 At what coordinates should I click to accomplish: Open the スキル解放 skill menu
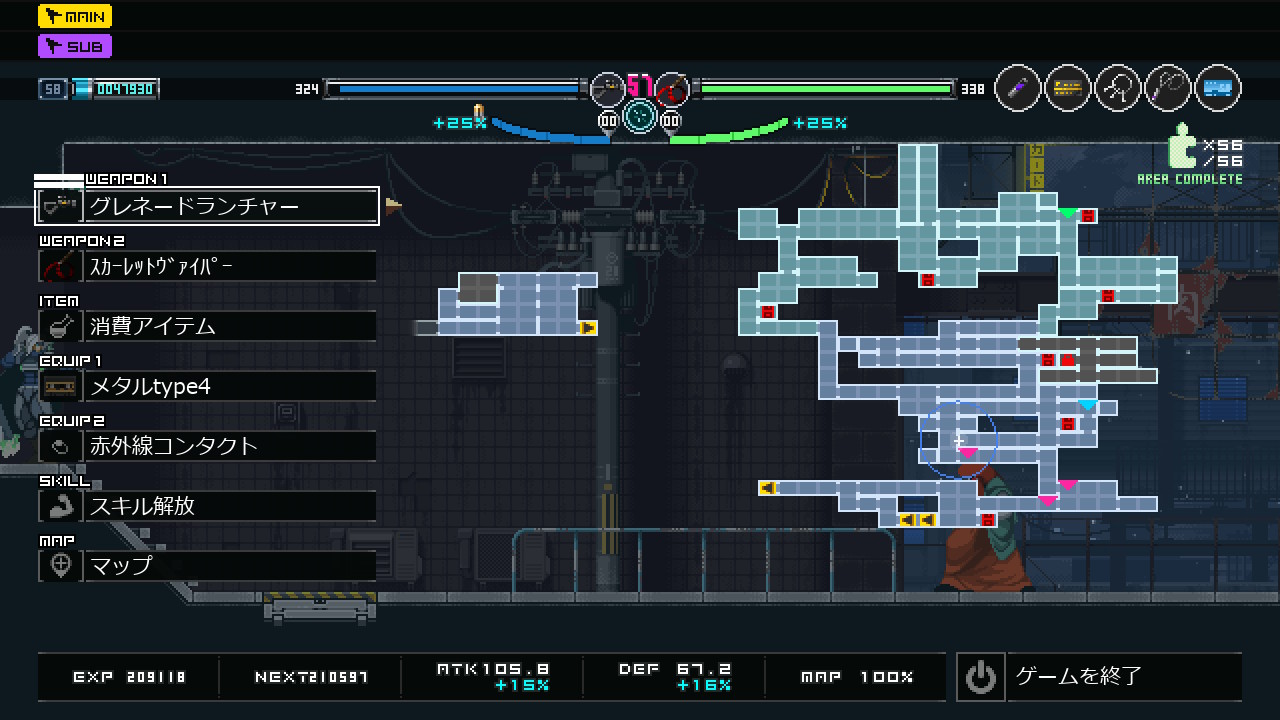pos(207,506)
